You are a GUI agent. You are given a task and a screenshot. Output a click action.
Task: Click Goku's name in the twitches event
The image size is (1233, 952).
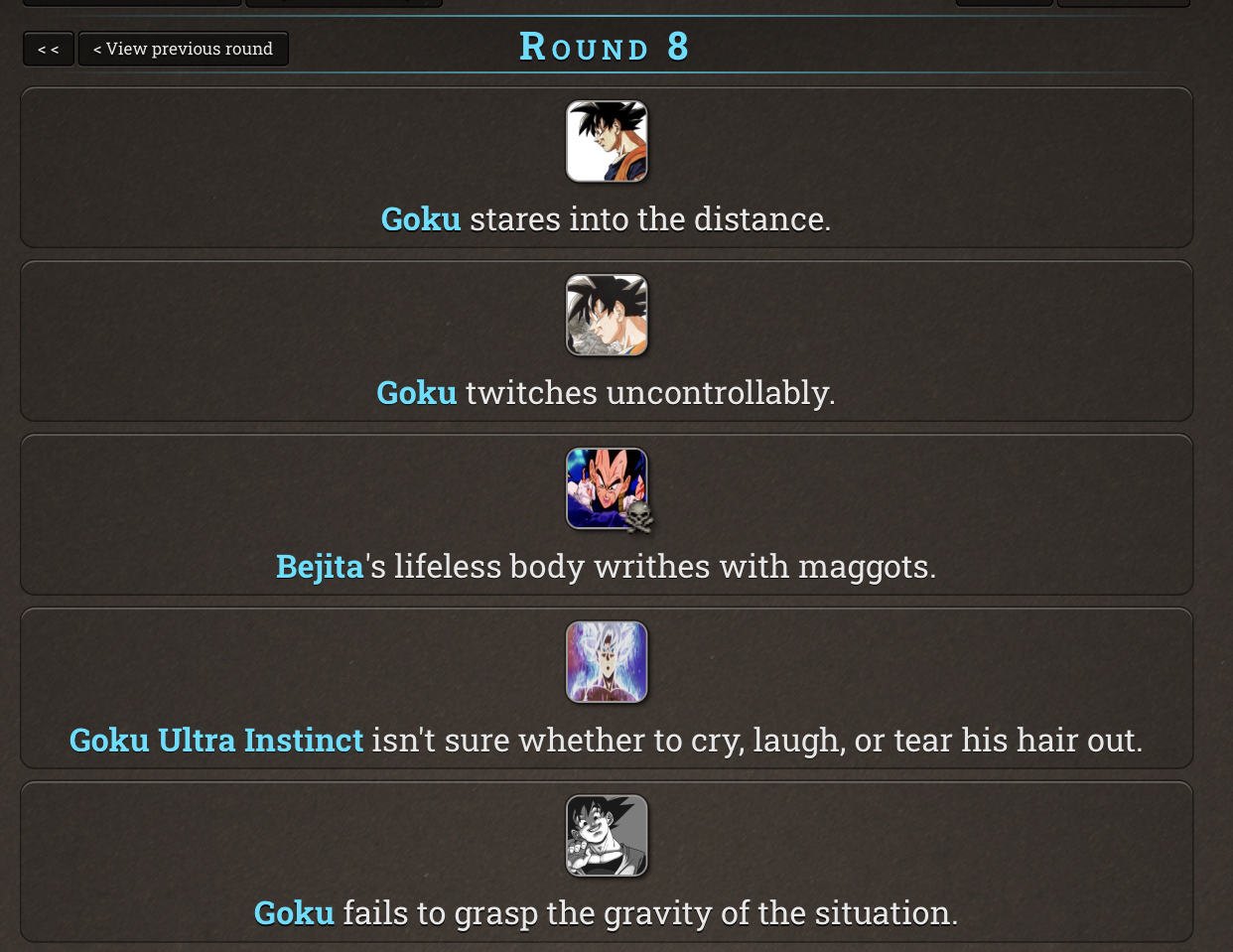417,393
